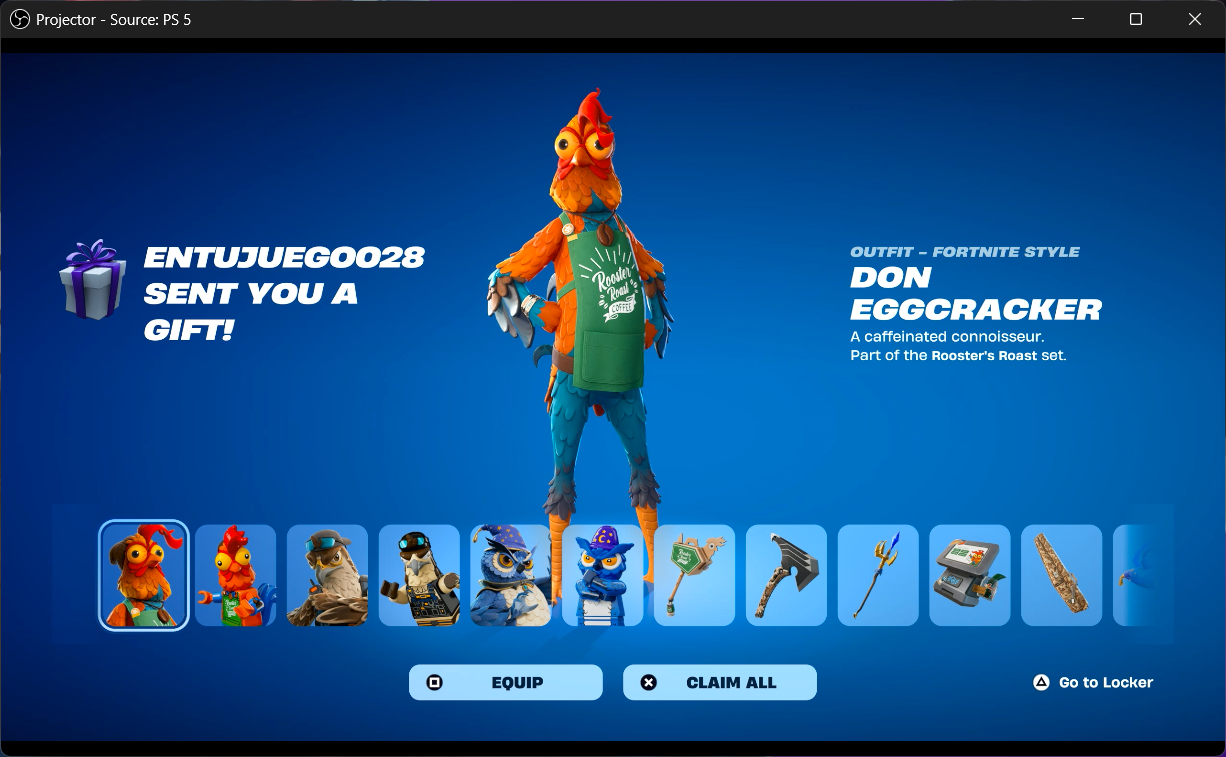Pick the LEGO-style hawk pilot thumbnail

(419, 576)
